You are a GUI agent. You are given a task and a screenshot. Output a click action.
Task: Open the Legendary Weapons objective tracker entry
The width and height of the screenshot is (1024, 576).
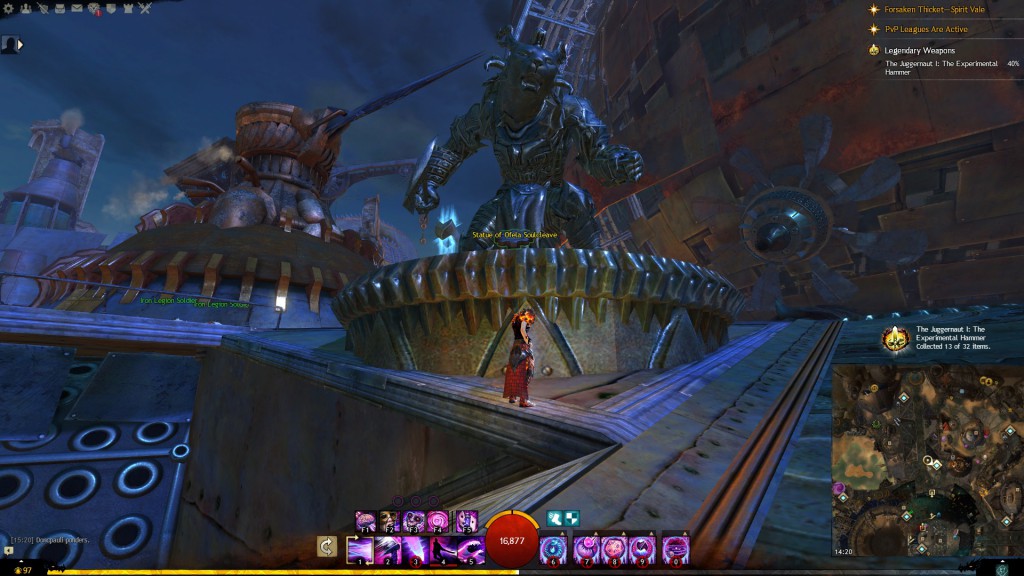[919, 49]
